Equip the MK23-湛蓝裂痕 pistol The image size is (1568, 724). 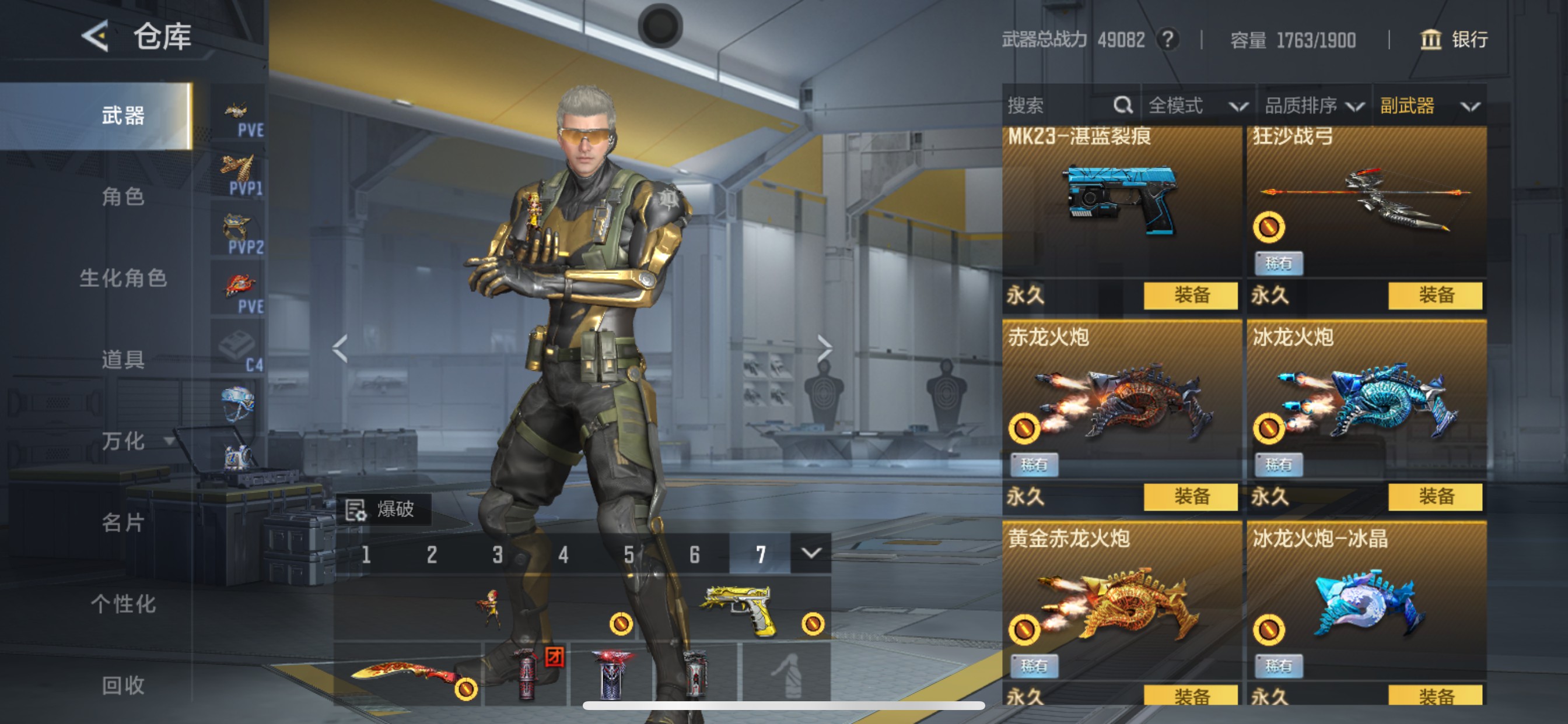[x=1190, y=296]
